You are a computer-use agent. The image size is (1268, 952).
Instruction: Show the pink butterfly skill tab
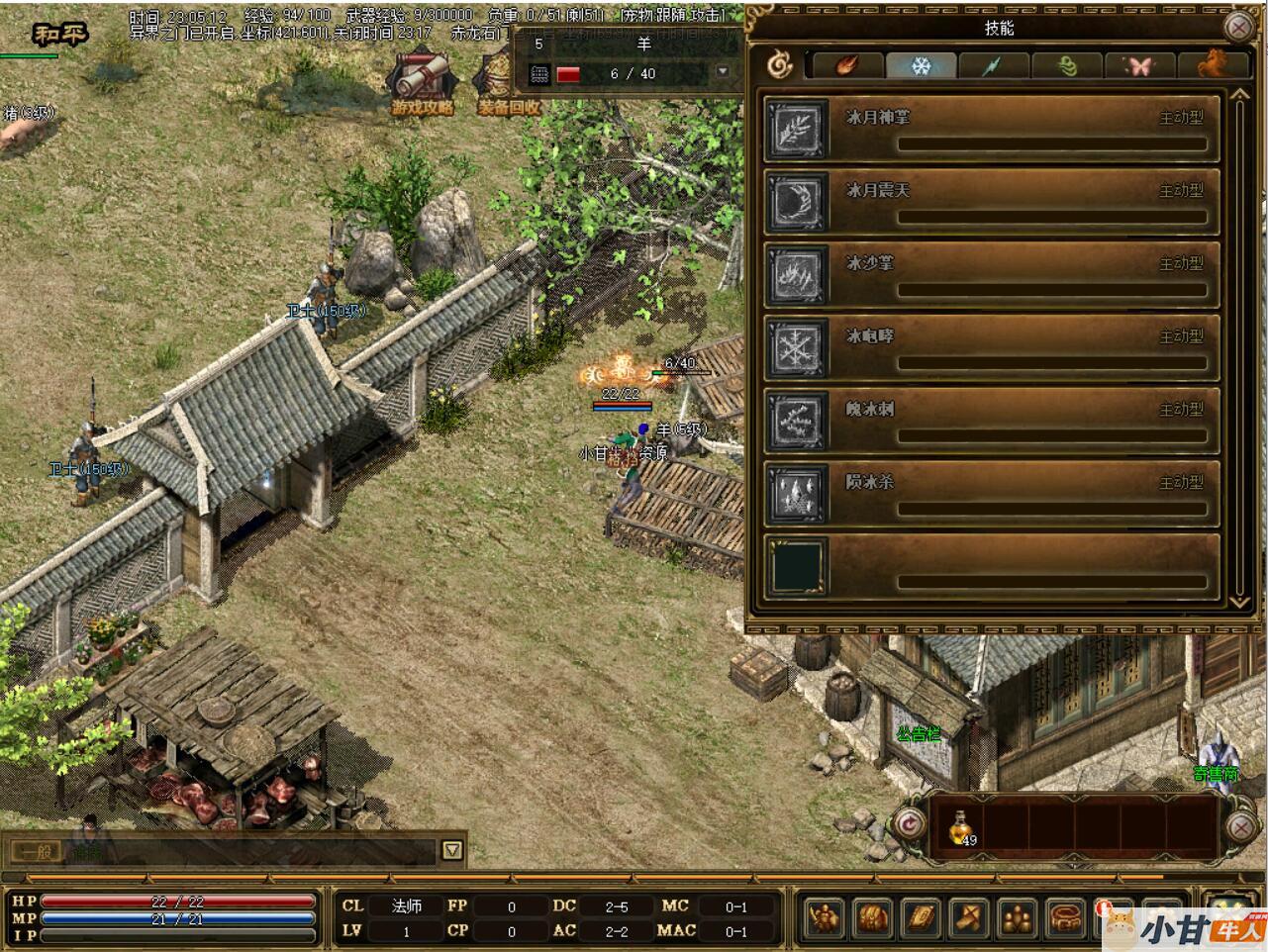(x=1139, y=66)
